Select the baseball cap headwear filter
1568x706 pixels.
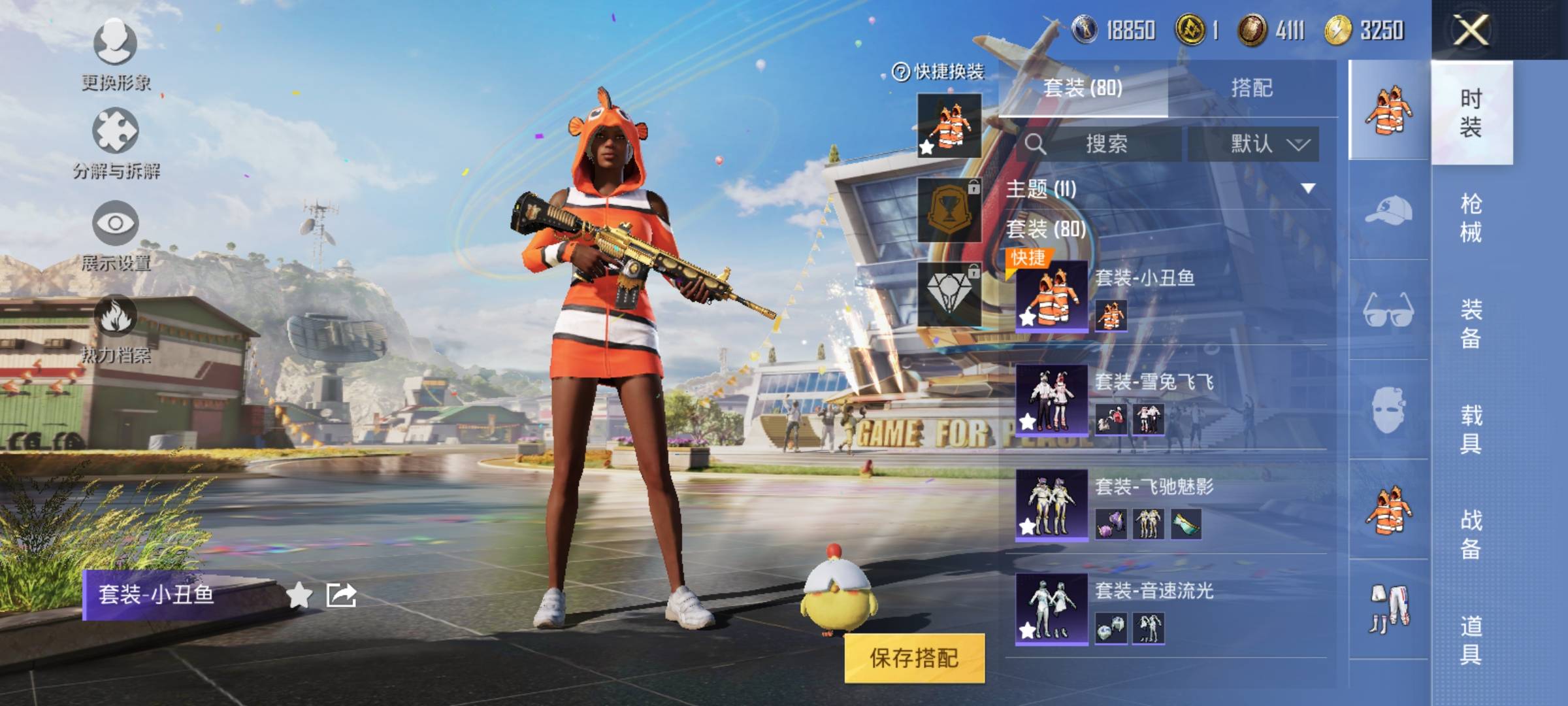click(x=1388, y=210)
